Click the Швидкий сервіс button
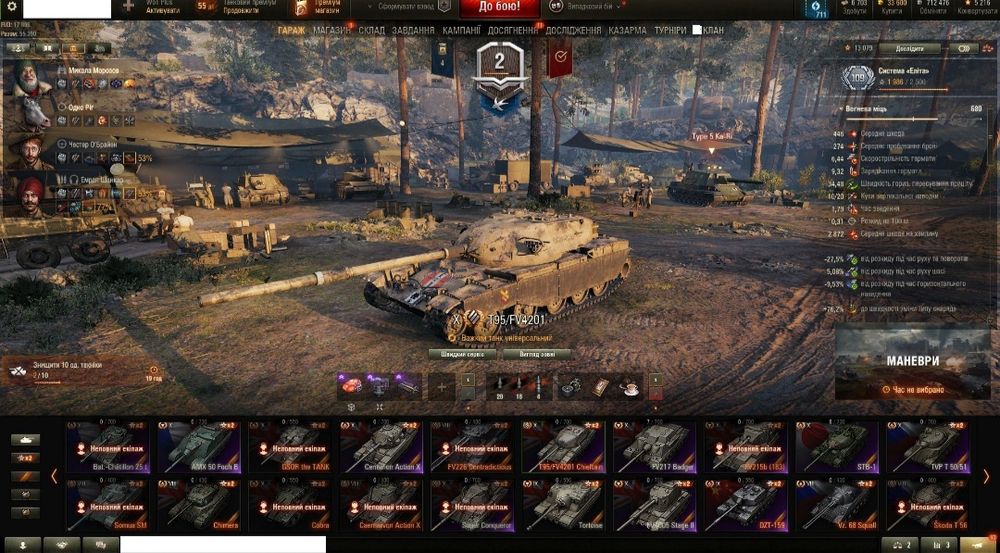Viewport: 1000px width, 553px height. 461,354
